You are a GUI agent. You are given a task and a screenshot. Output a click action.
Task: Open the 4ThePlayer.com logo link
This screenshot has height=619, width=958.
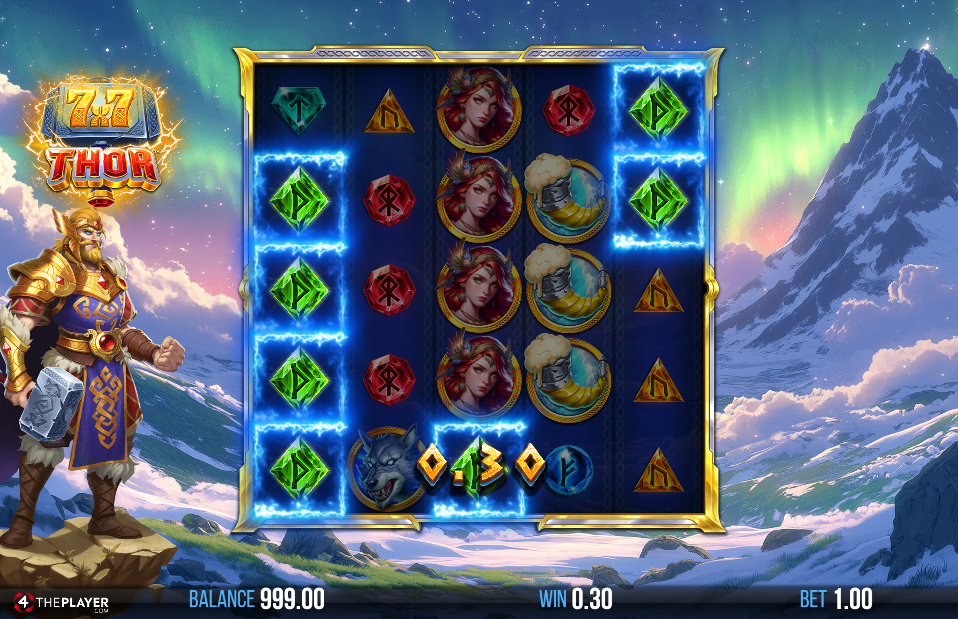tap(62, 602)
